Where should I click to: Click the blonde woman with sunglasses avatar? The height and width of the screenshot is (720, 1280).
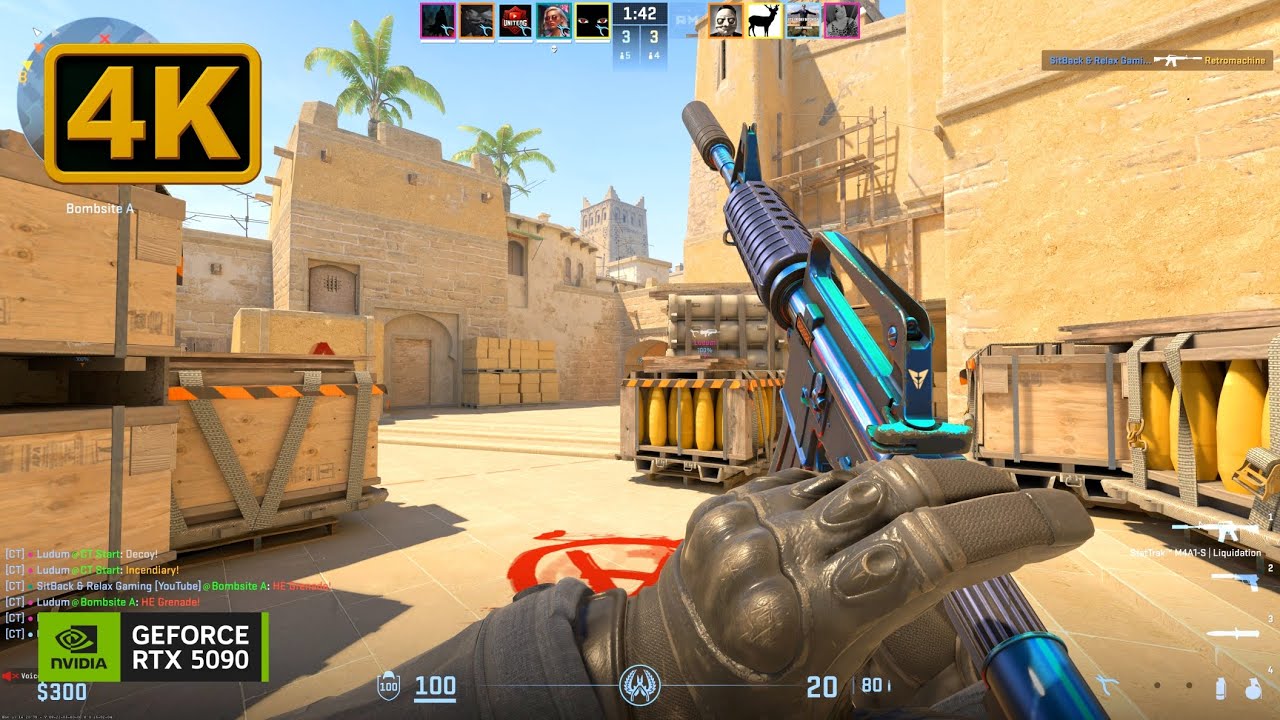[x=553, y=21]
